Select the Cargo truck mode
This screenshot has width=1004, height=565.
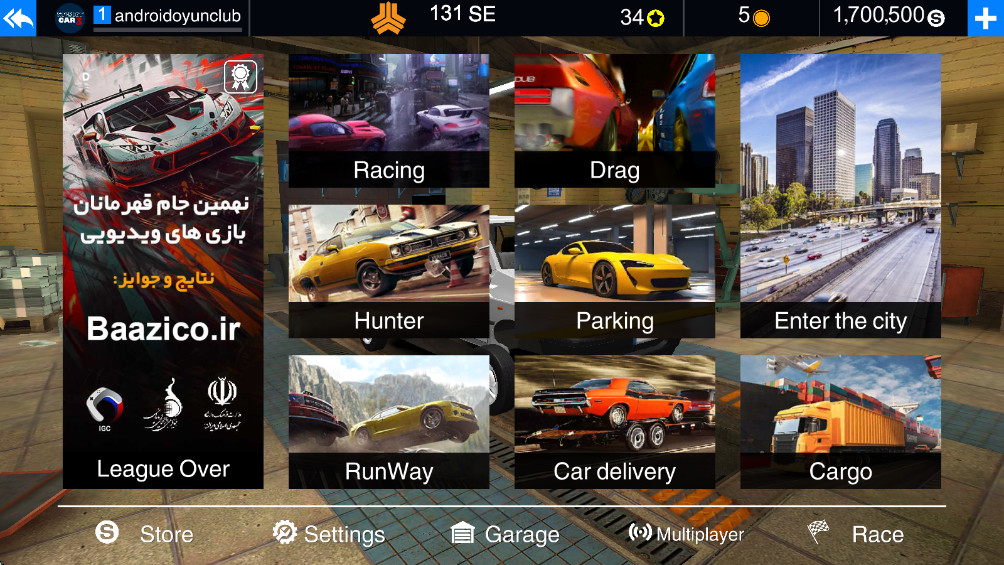(840, 422)
